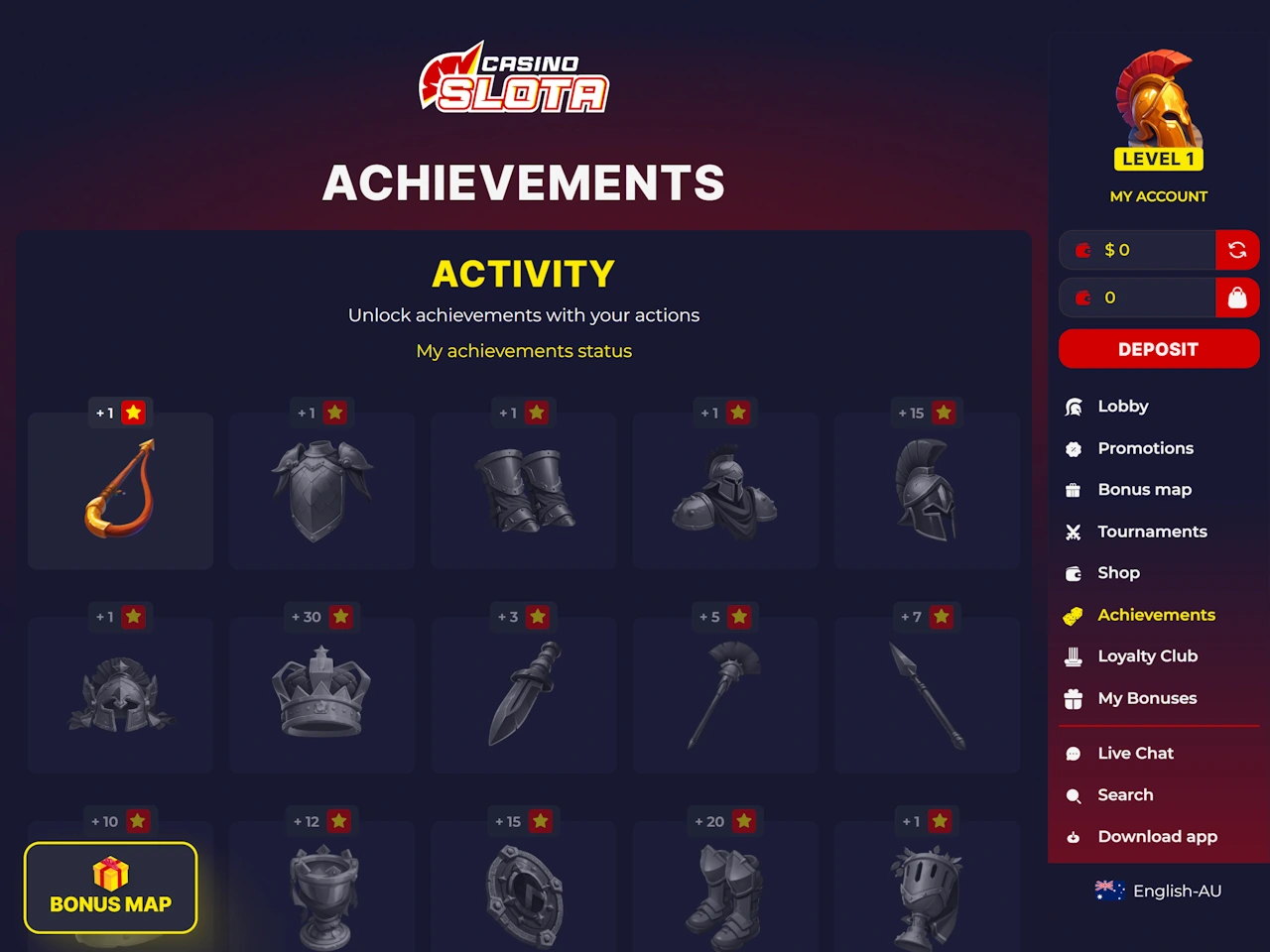Go to the Promotions page

(1145, 448)
